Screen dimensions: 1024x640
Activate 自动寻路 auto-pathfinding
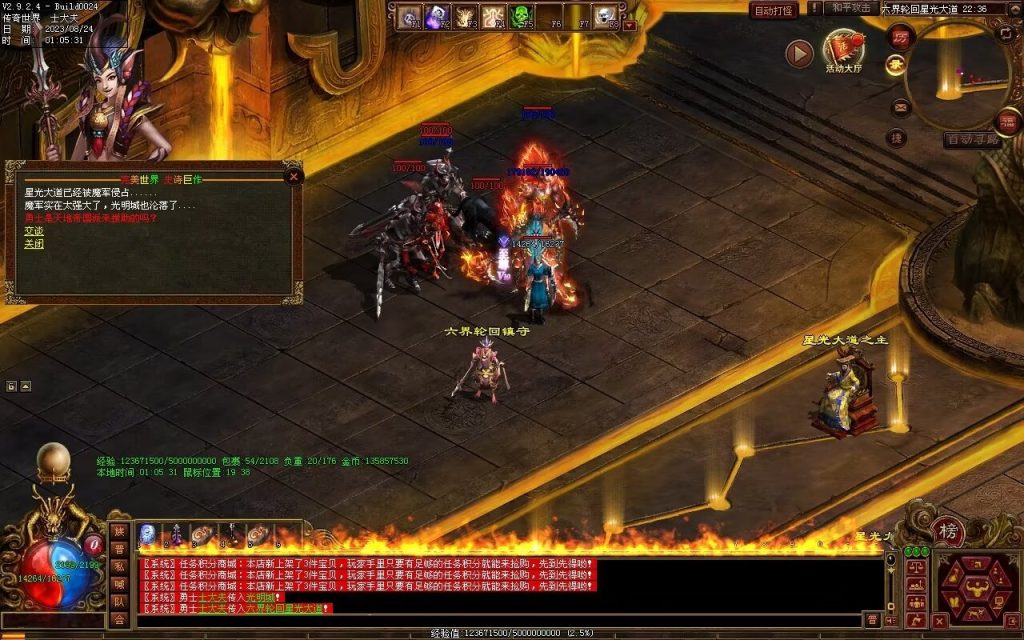973,140
